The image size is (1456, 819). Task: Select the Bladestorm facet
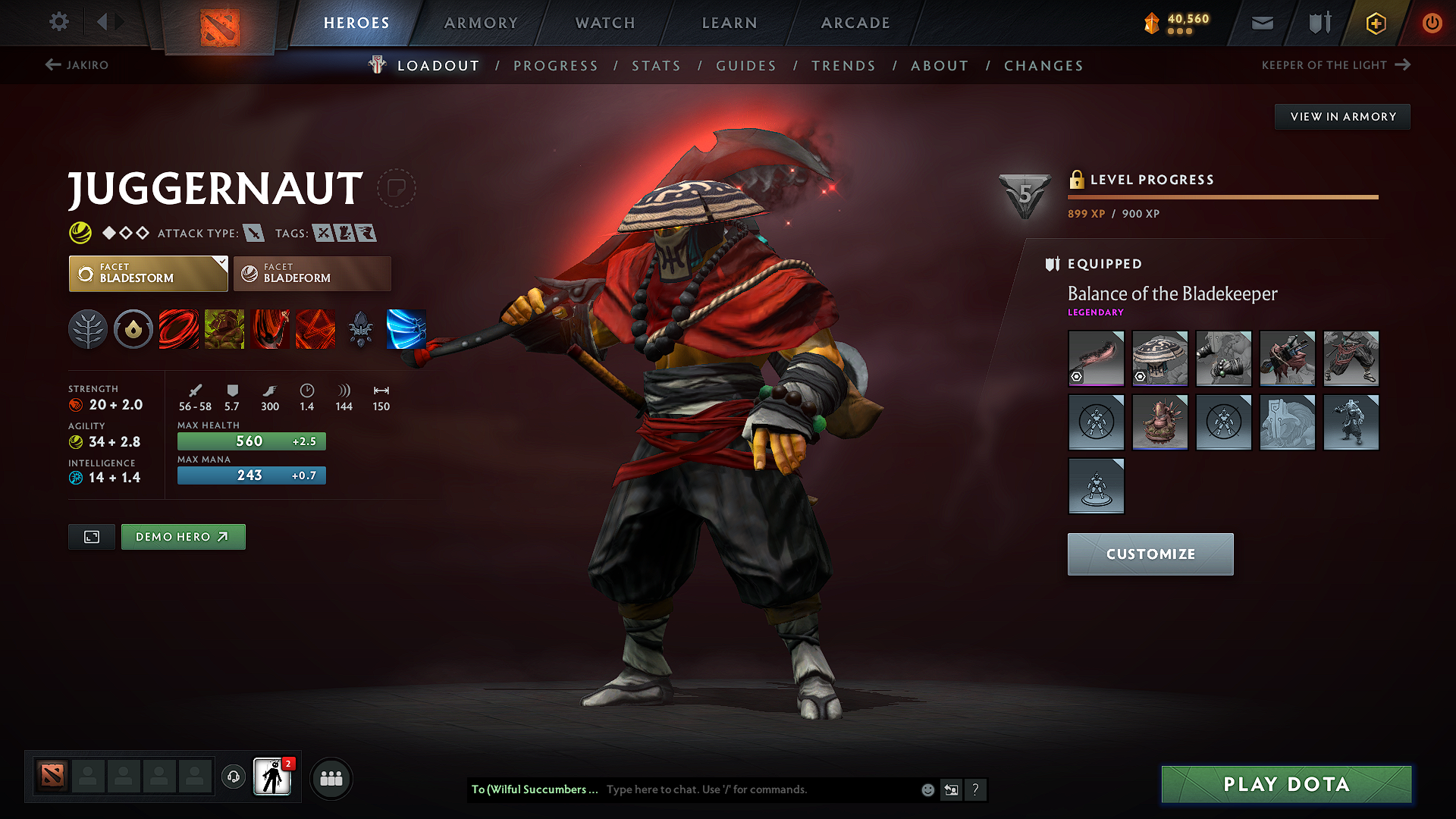[x=148, y=273]
